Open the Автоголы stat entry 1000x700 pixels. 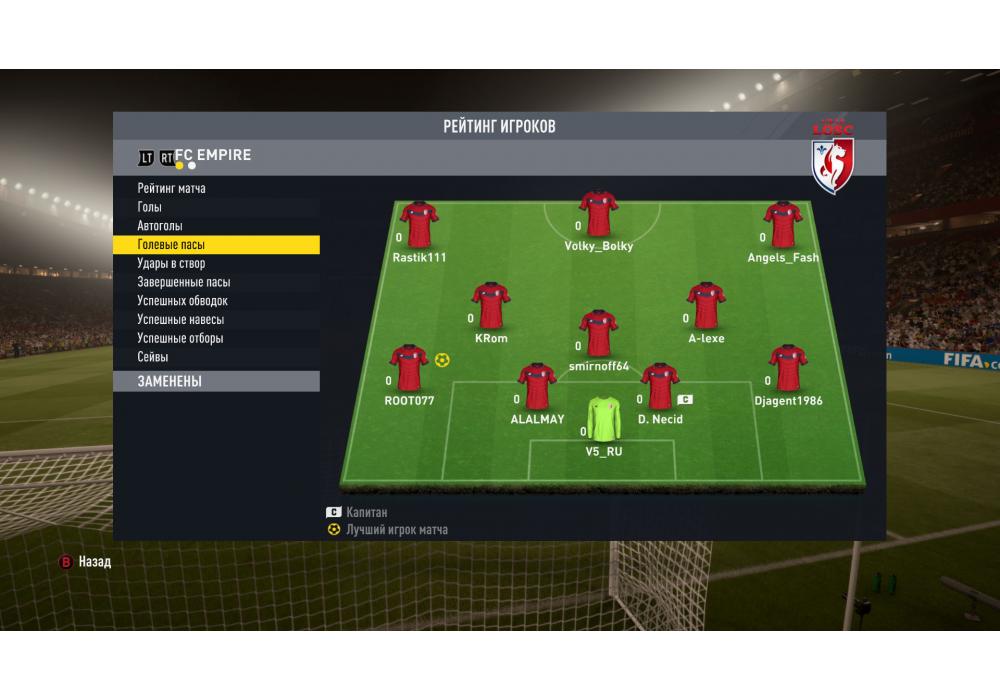[x=160, y=226]
